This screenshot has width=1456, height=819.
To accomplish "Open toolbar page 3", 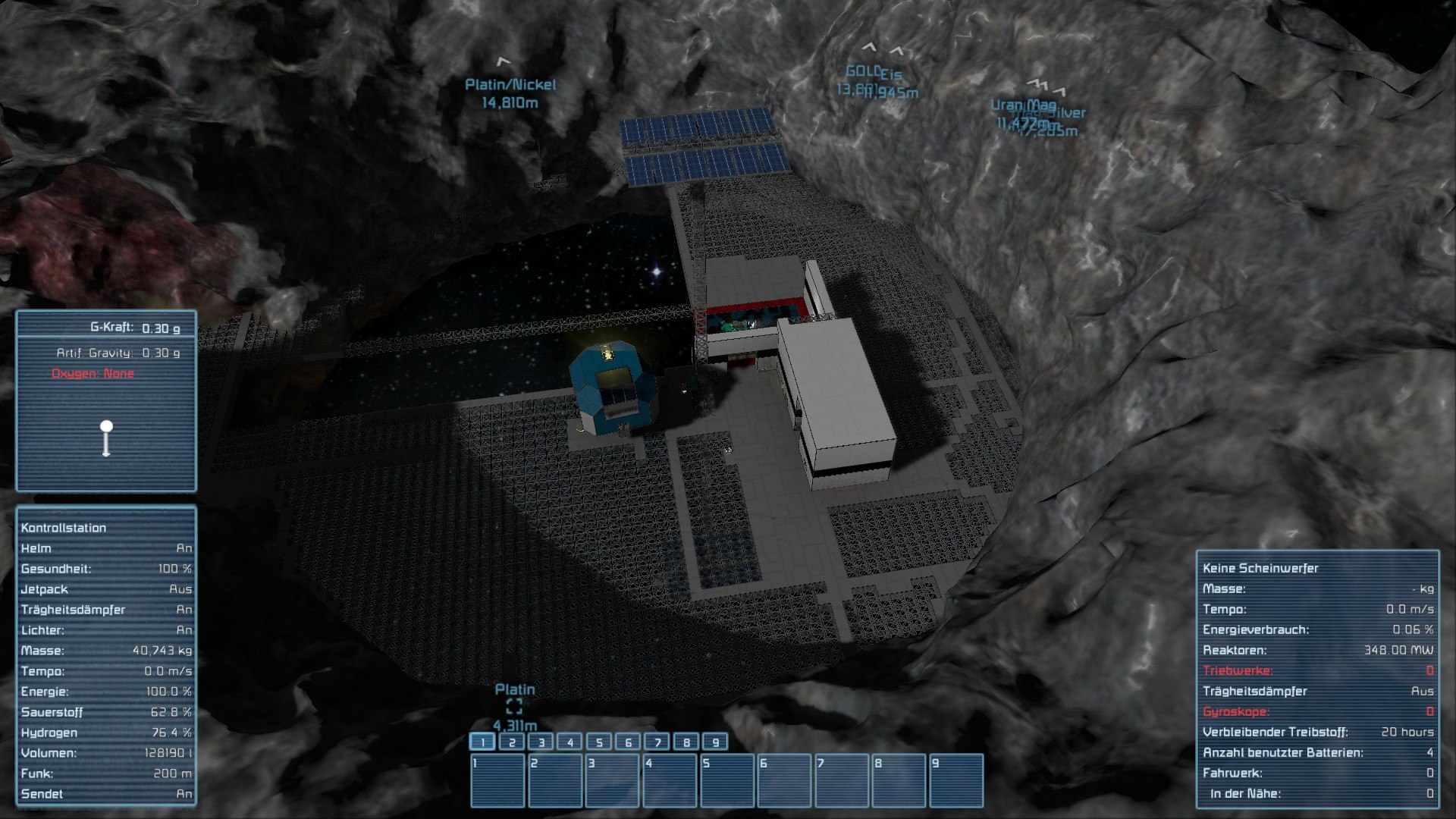I will point(541,742).
